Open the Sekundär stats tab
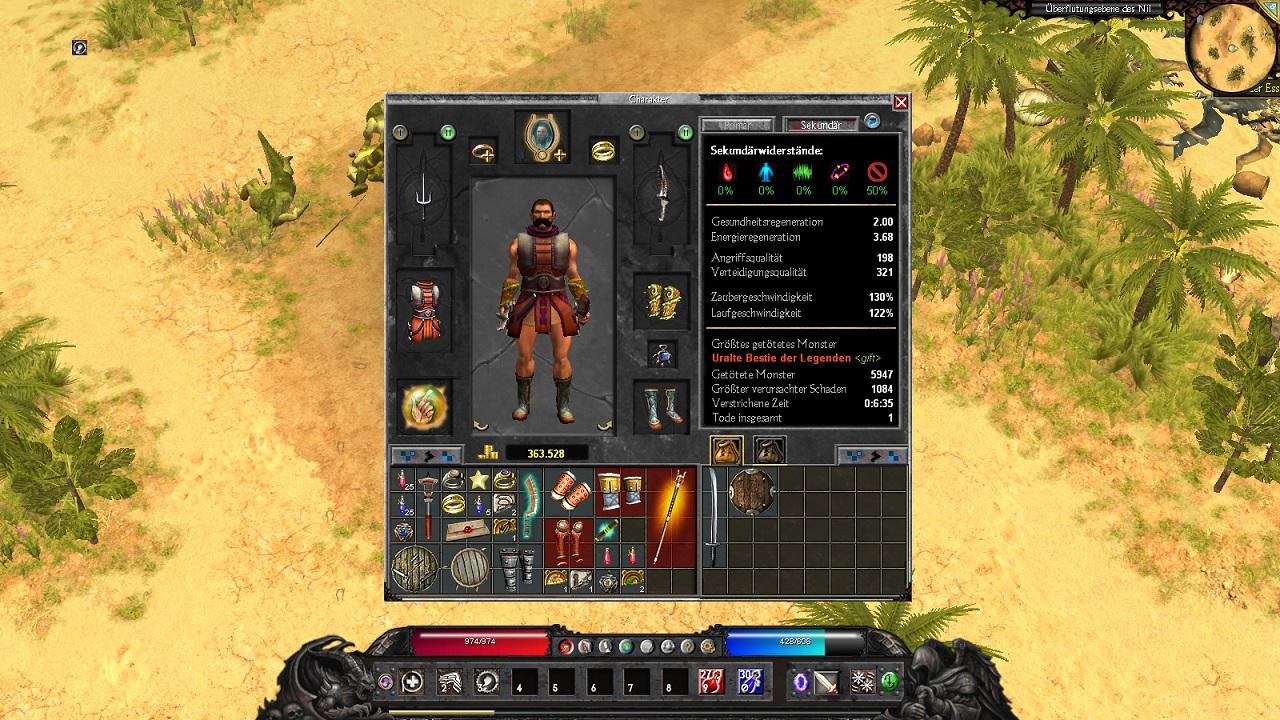The width and height of the screenshot is (1280, 720). (820, 125)
